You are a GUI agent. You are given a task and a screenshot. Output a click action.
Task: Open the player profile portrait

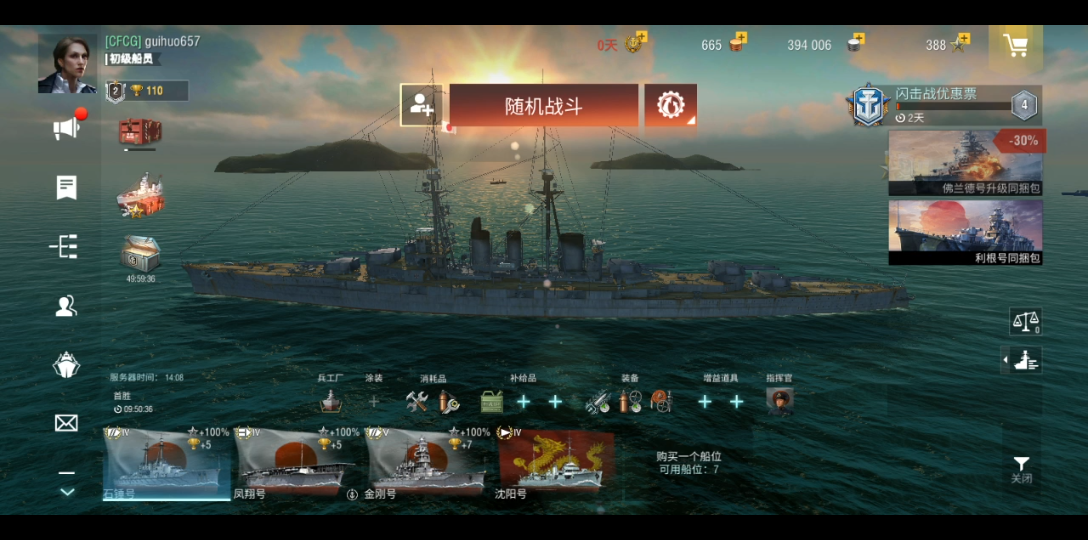(67, 65)
